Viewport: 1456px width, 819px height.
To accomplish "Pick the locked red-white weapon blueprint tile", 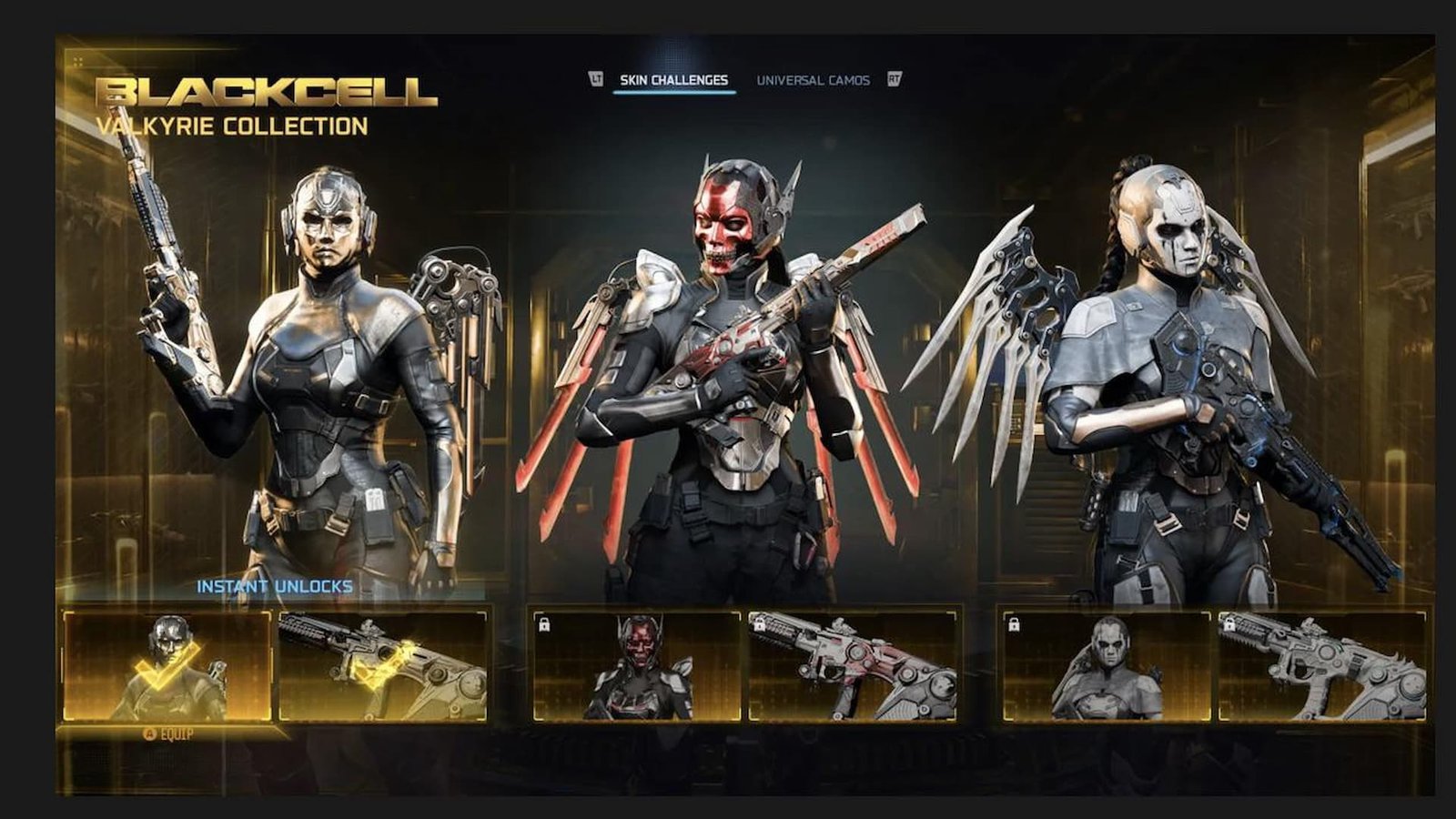I will [852, 666].
